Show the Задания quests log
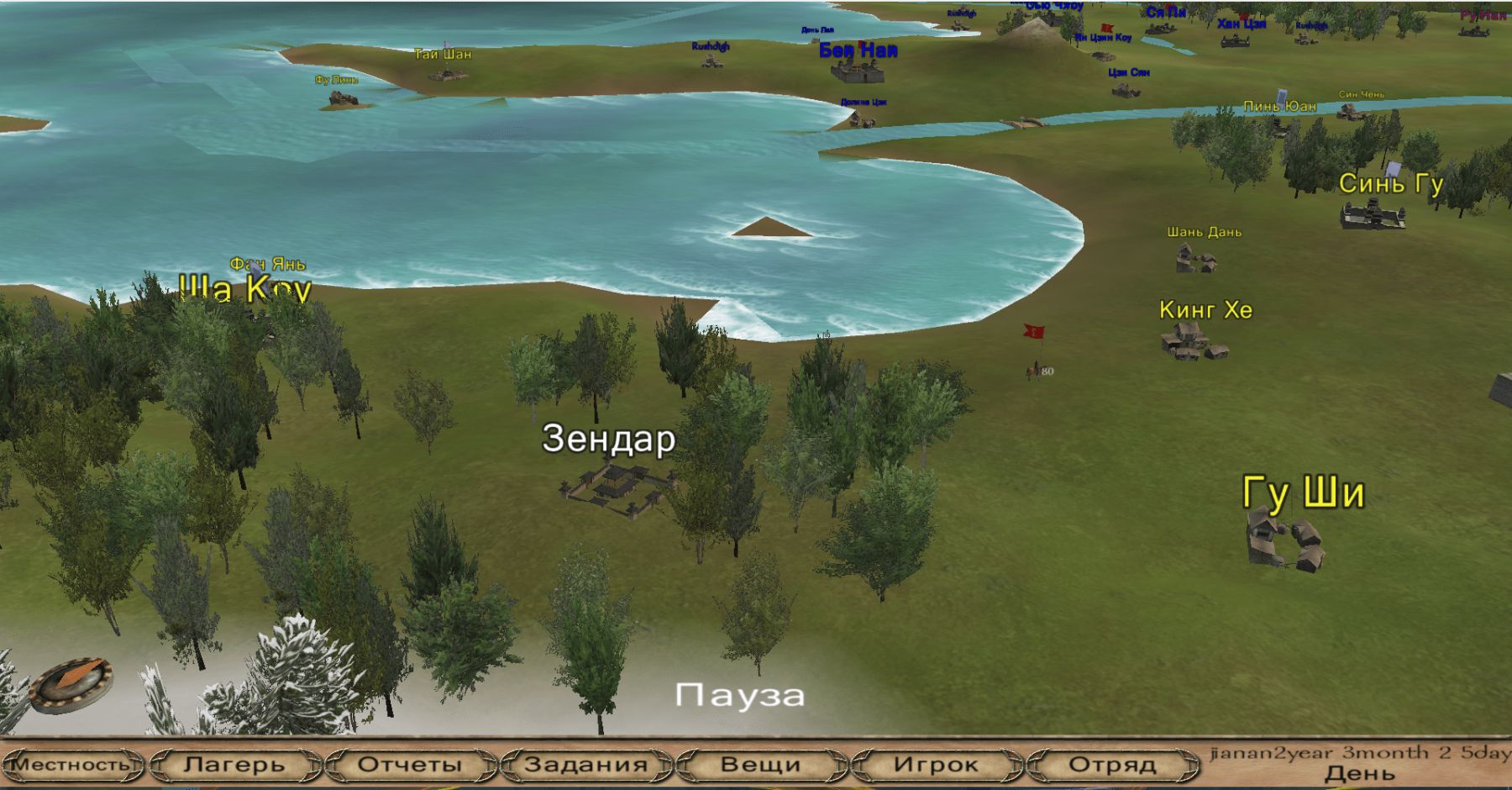Viewport: 1512px width, 790px height. point(585,765)
